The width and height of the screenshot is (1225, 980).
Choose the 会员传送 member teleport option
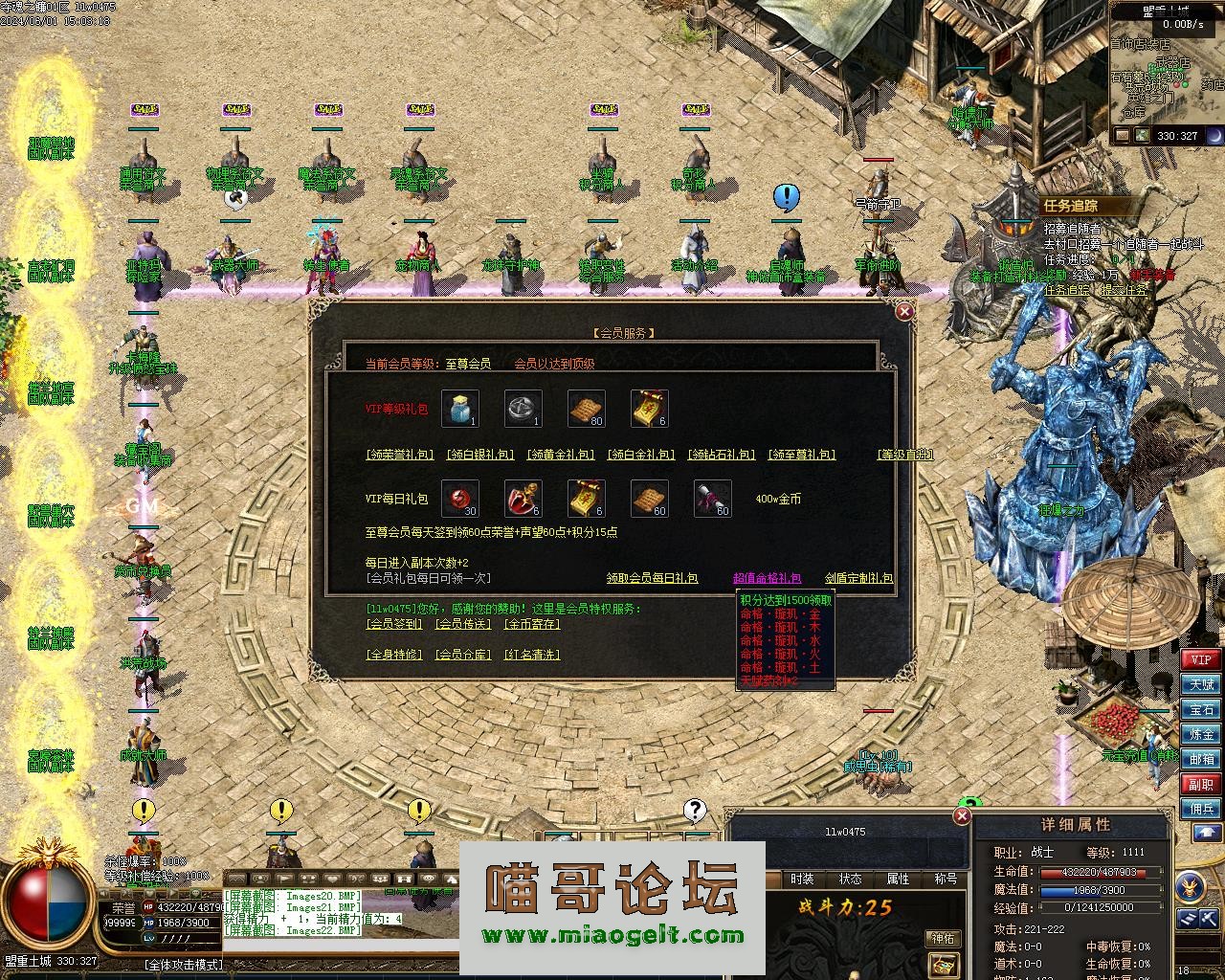[462, 624]
